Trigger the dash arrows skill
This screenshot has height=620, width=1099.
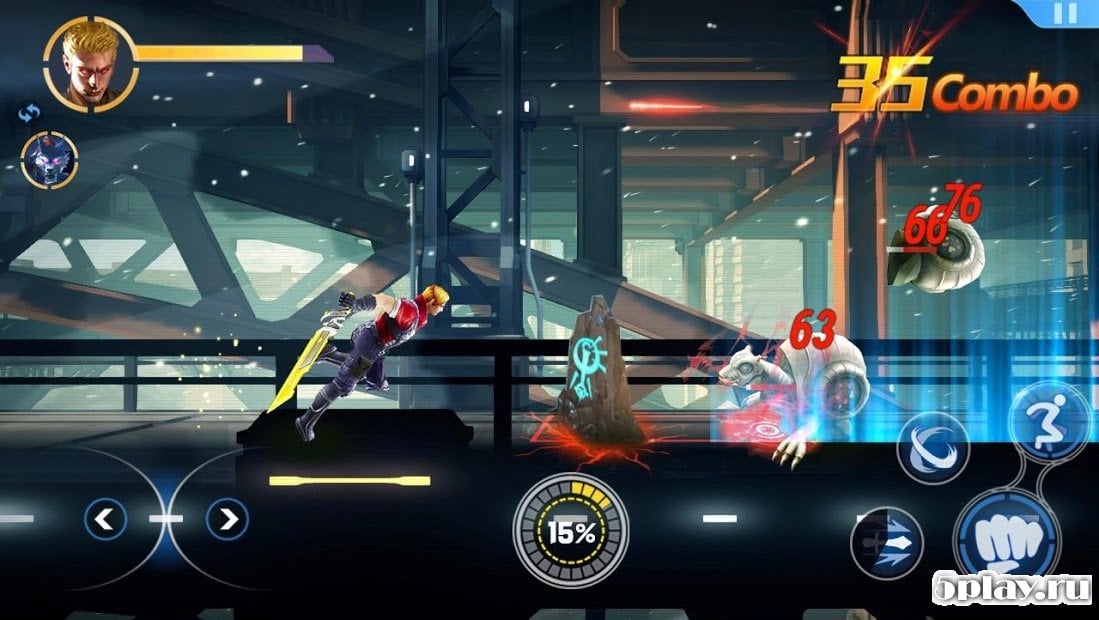coord(886,543)
